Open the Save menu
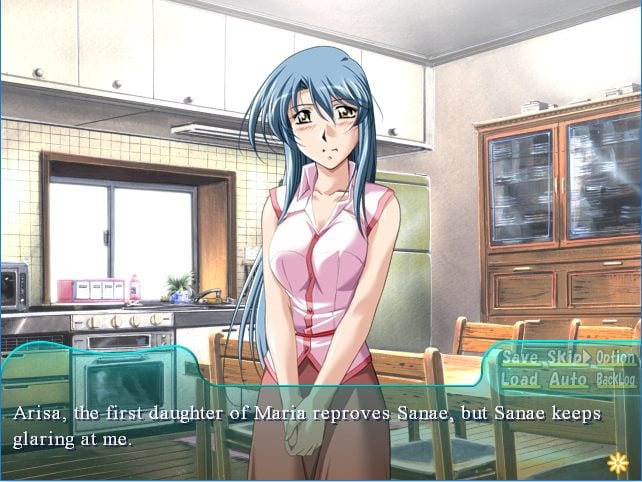642x482 pixels. (520, 356)
